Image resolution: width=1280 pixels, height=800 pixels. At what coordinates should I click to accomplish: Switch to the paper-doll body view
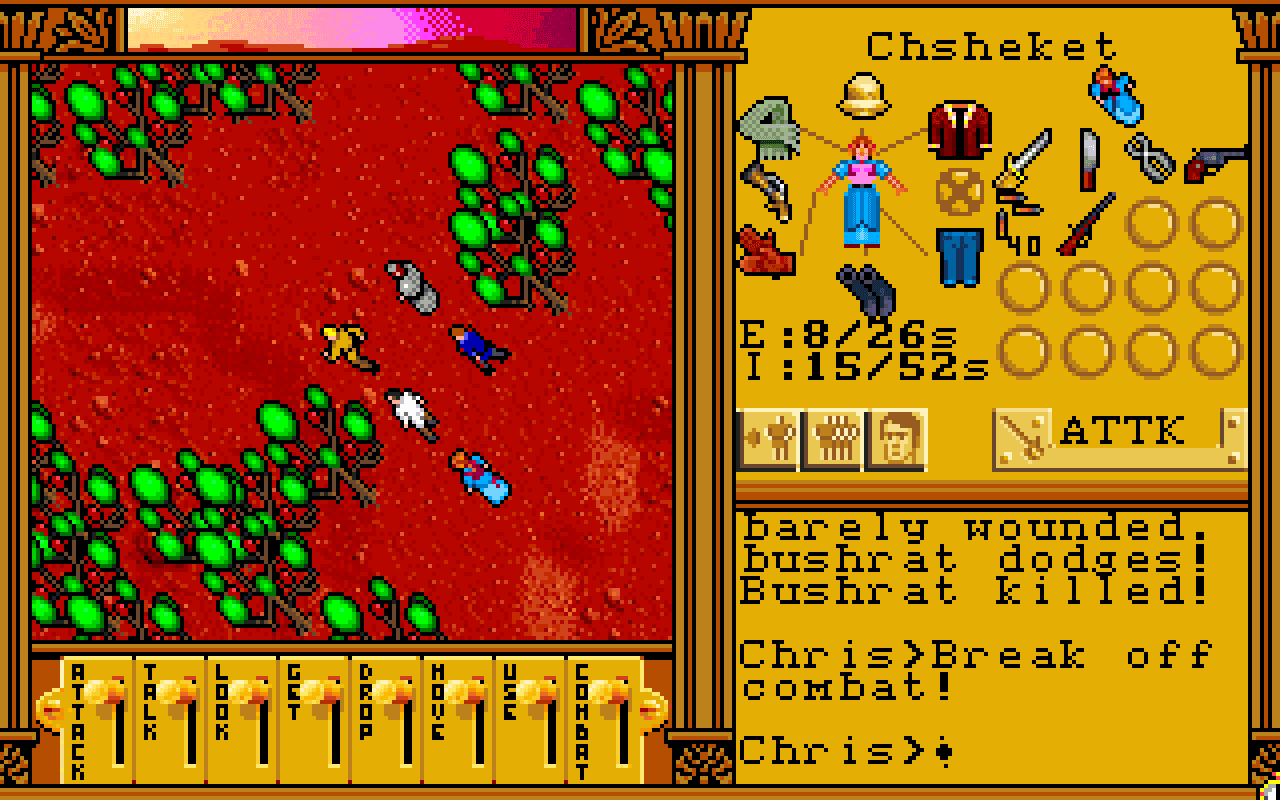tap(770, 437)
